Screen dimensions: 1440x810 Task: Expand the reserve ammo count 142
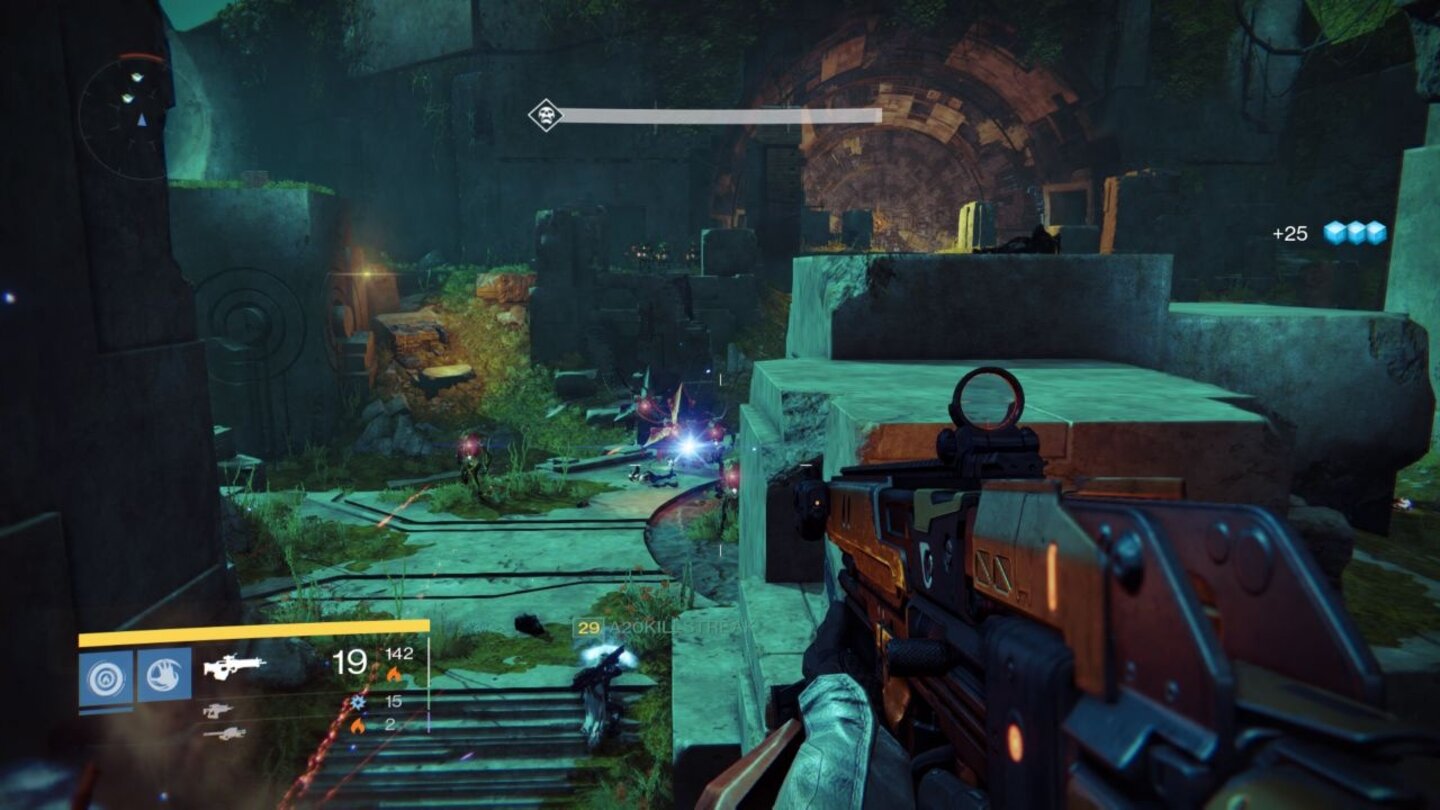[x=399, y=654]
